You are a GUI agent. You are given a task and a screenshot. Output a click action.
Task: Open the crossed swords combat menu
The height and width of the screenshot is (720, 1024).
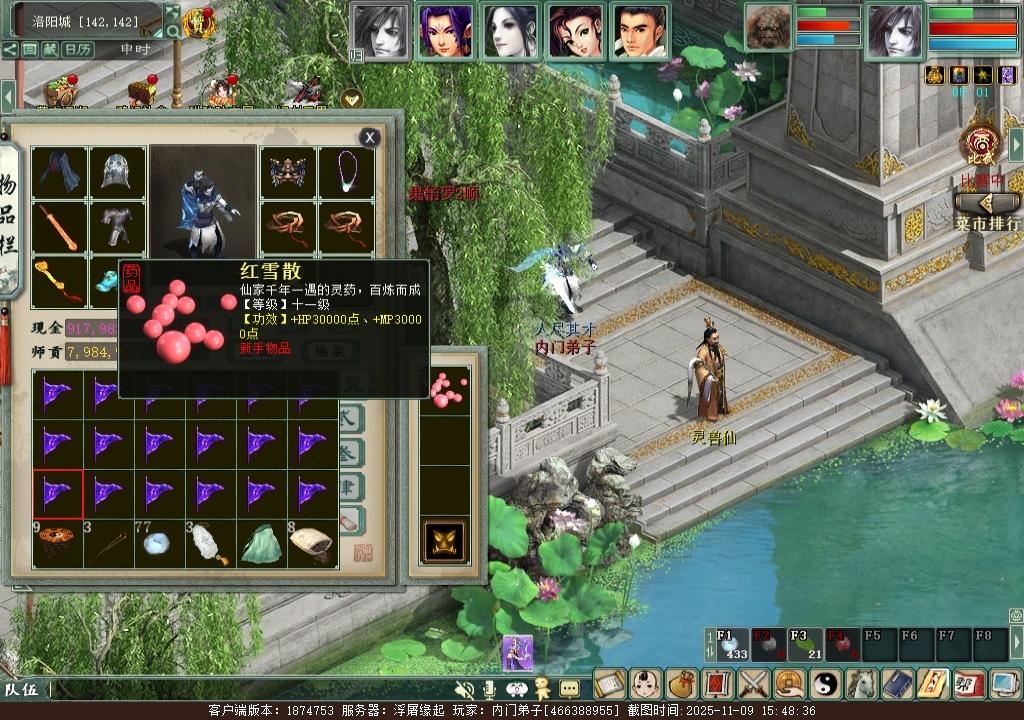tap(753, 684)
